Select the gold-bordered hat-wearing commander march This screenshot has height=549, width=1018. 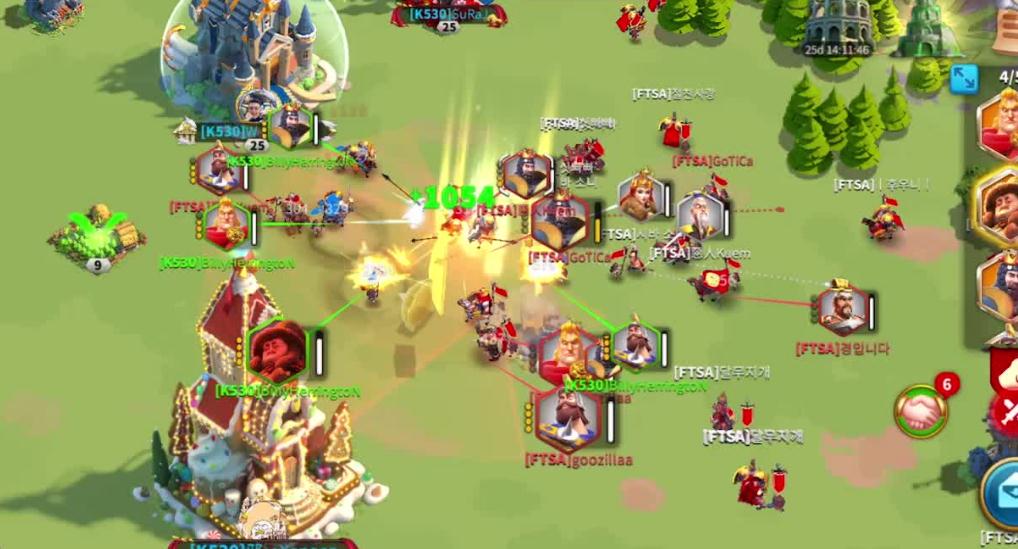pos(1000,205)
